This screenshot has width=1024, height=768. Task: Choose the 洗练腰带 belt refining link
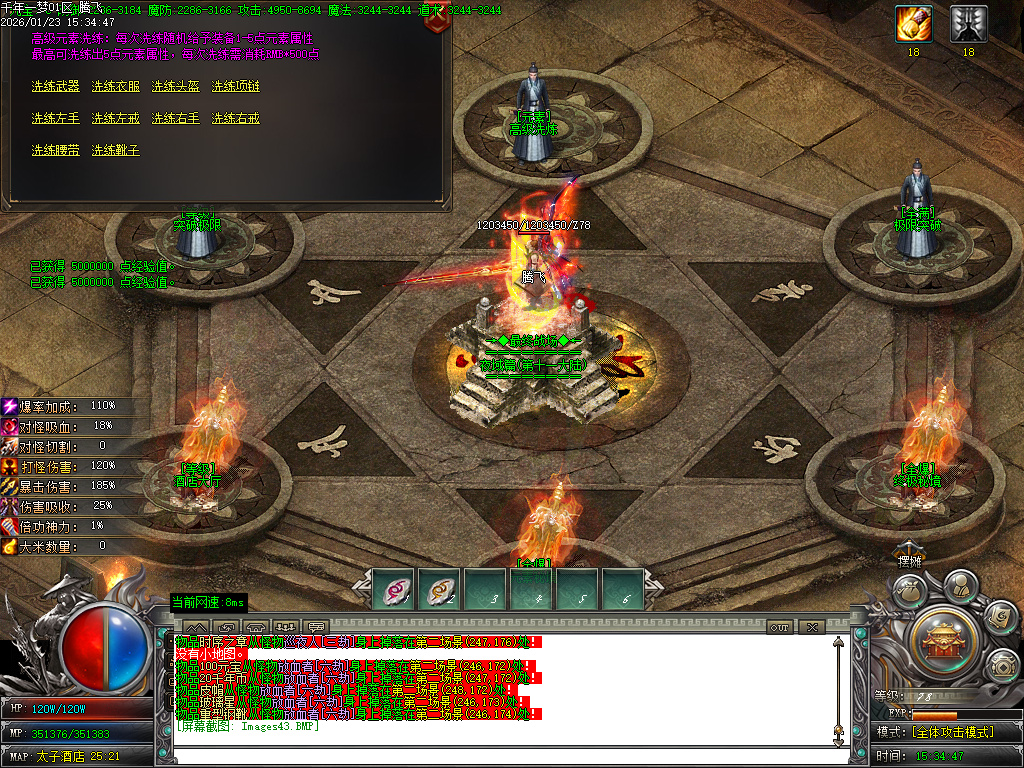tap(55, 151)
